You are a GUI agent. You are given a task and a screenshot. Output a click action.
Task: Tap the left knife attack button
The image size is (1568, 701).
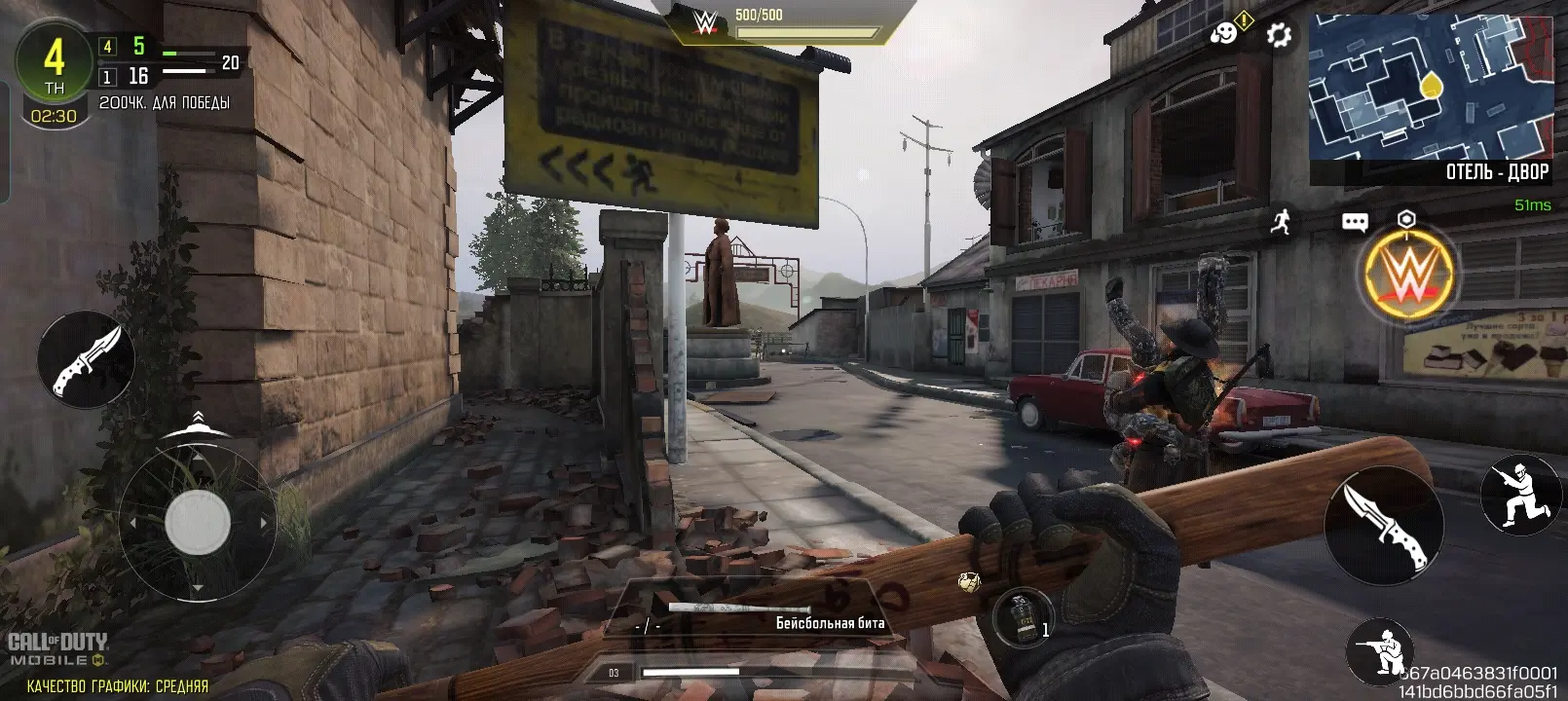(86, 359)
